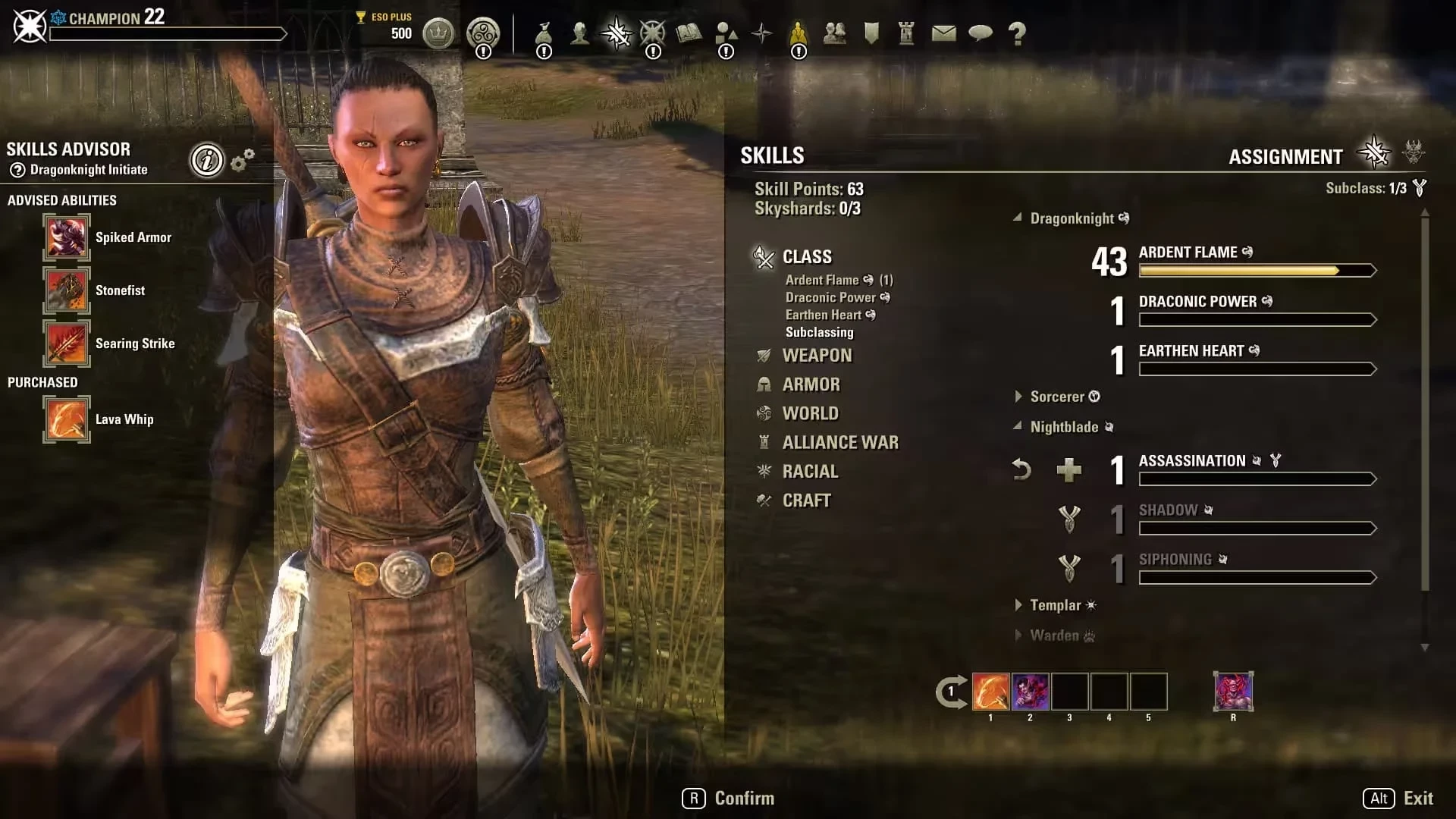Collapse the Nightblade section
Image resolution: width=1456 pixels, height=819 pixels.
coord(1062,427)
